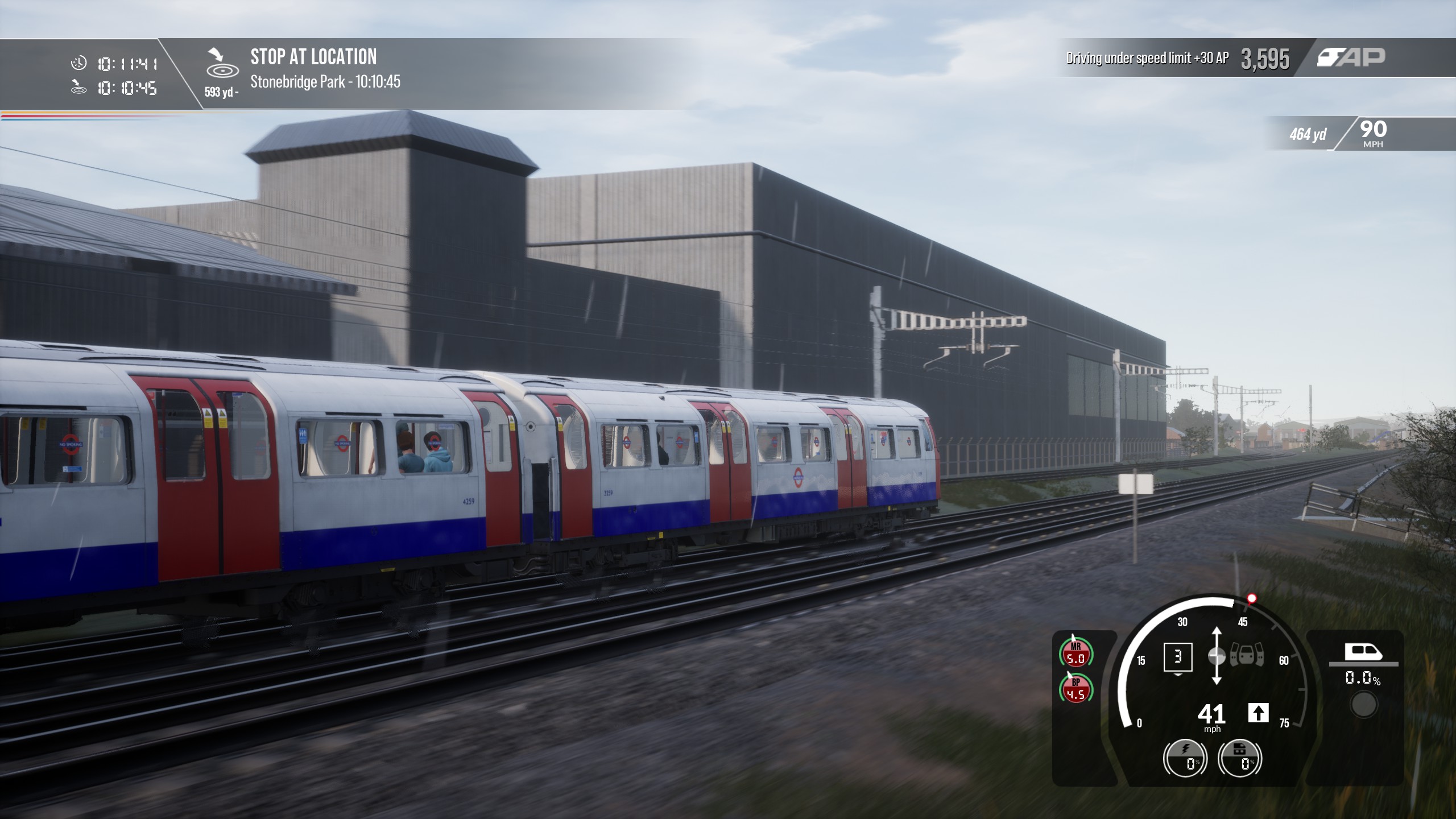Image resolution: width=1456 pixels, height=819 pixels.
Task: Open the AP action points logo
Action: point(1351,57)
